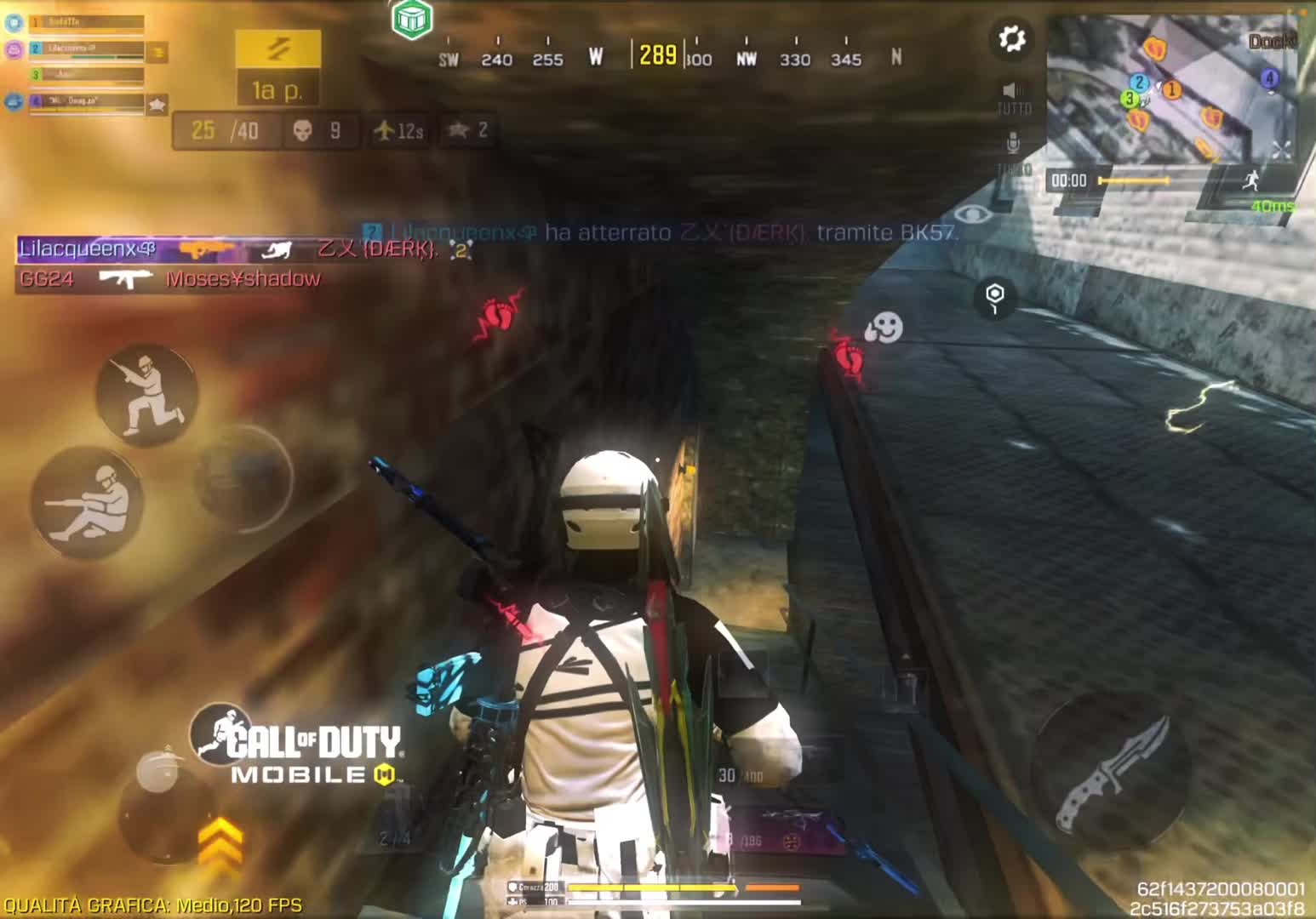
Task: Open the green supply crate icon
Action: (x=413, y=19)
